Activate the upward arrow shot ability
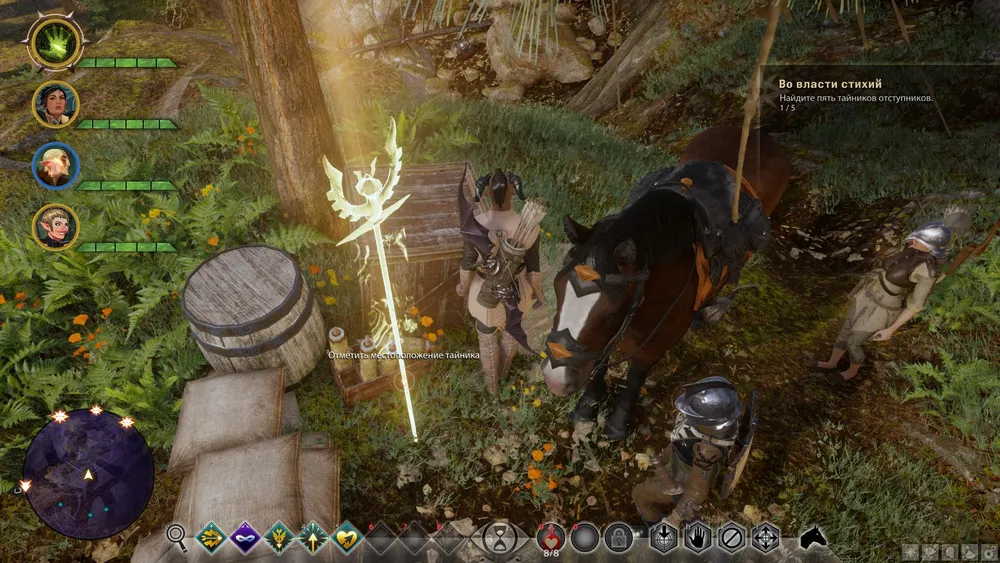 pos(313,538)
